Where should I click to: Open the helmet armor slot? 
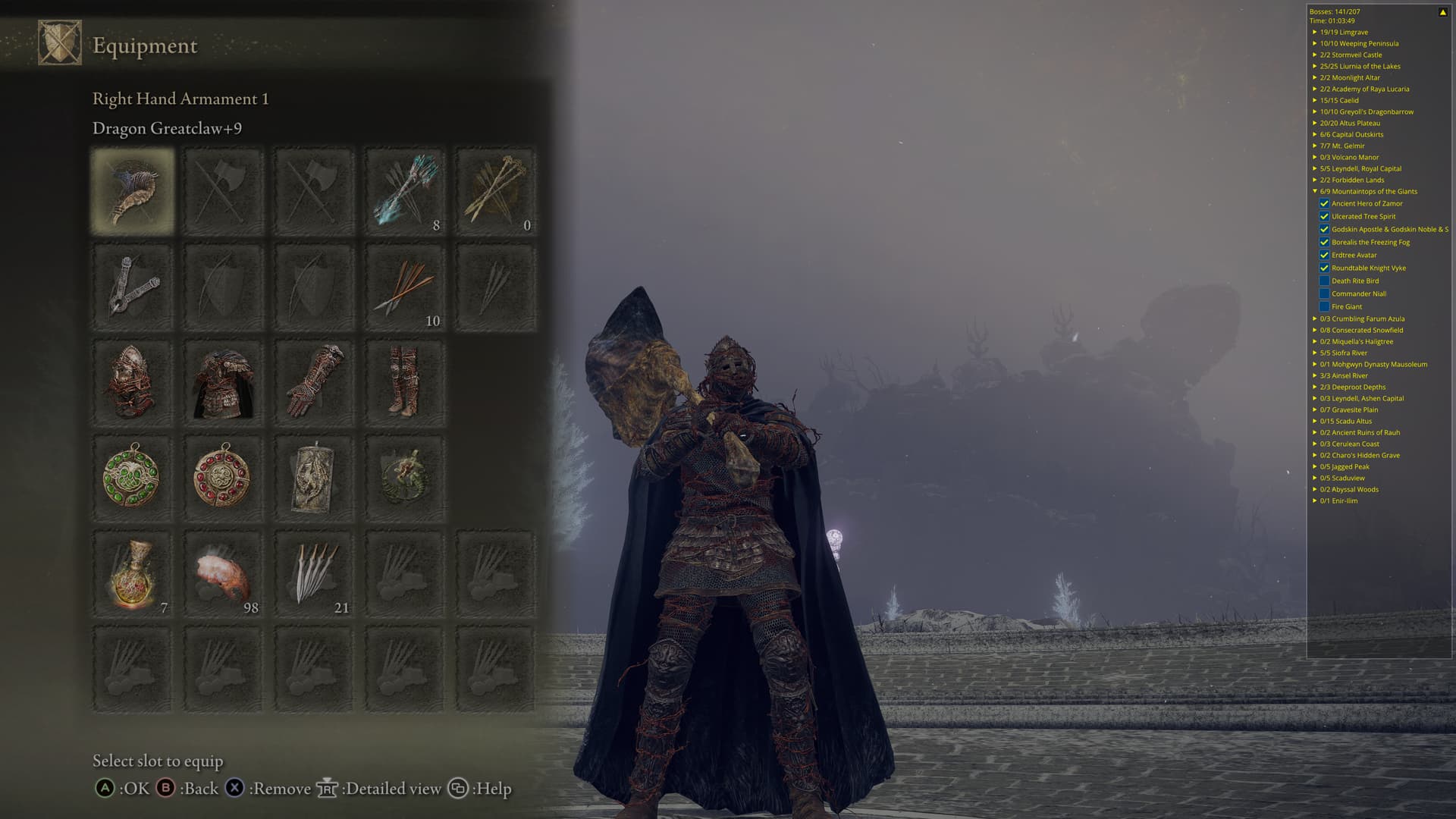tap(133, 383)
